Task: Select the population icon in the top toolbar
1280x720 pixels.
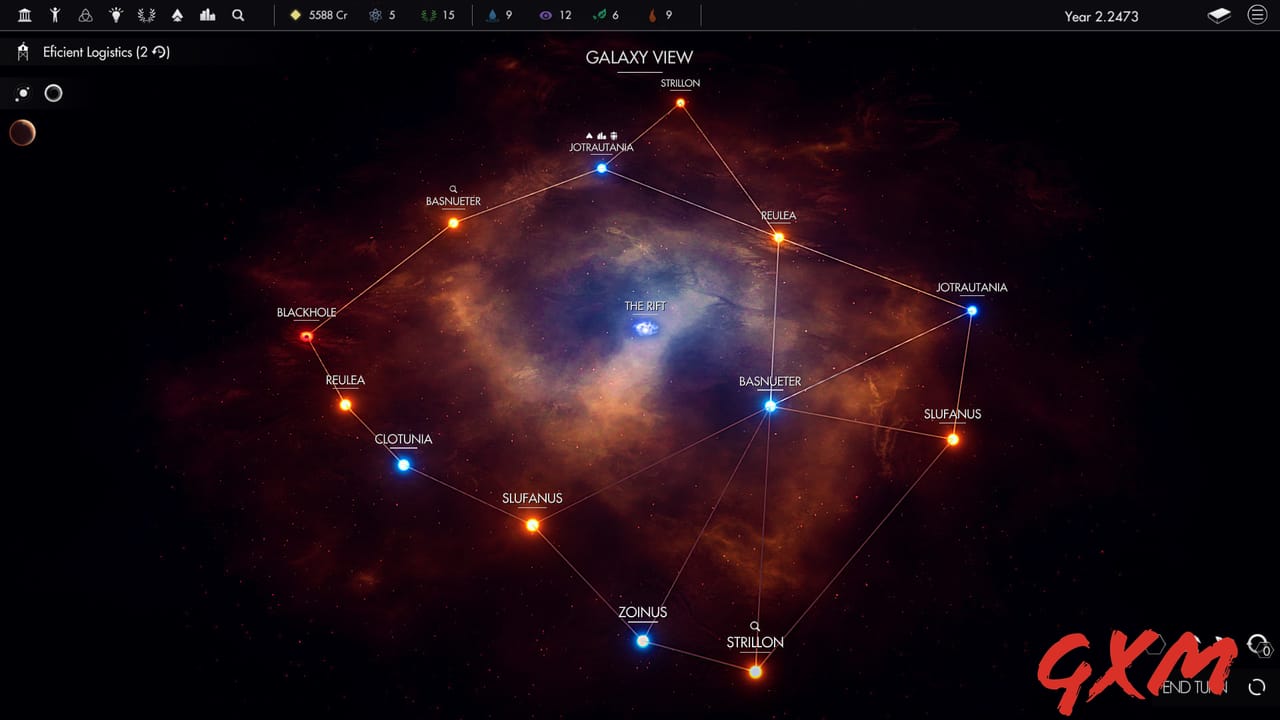Action: tap(55, 15)
